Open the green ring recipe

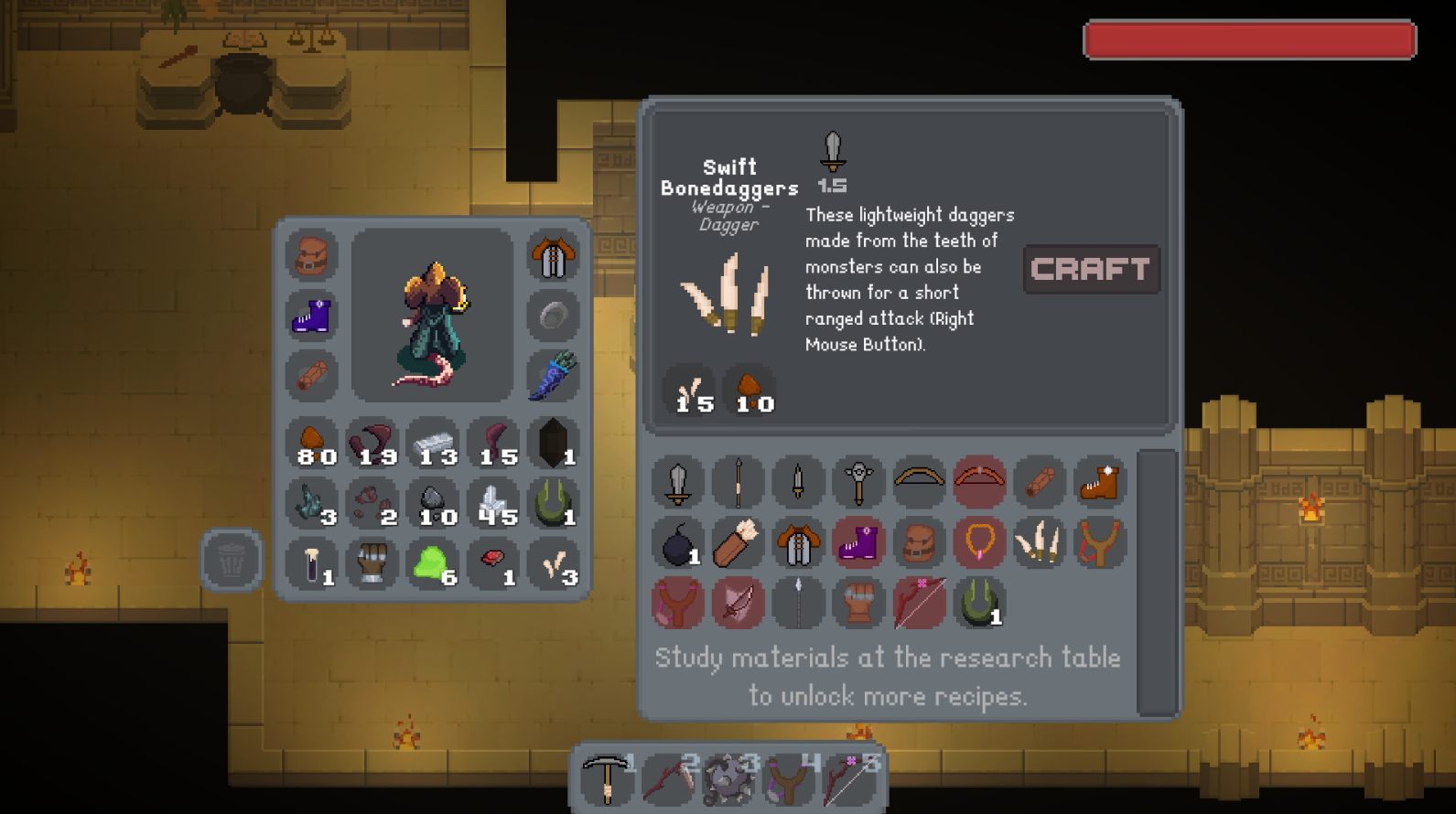pos(979,603)
